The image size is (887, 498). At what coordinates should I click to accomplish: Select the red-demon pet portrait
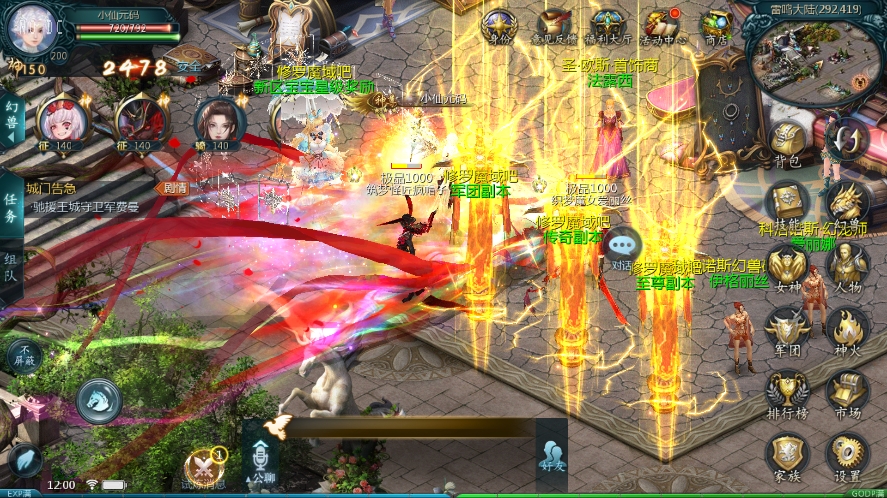click(x=141, y=120)
